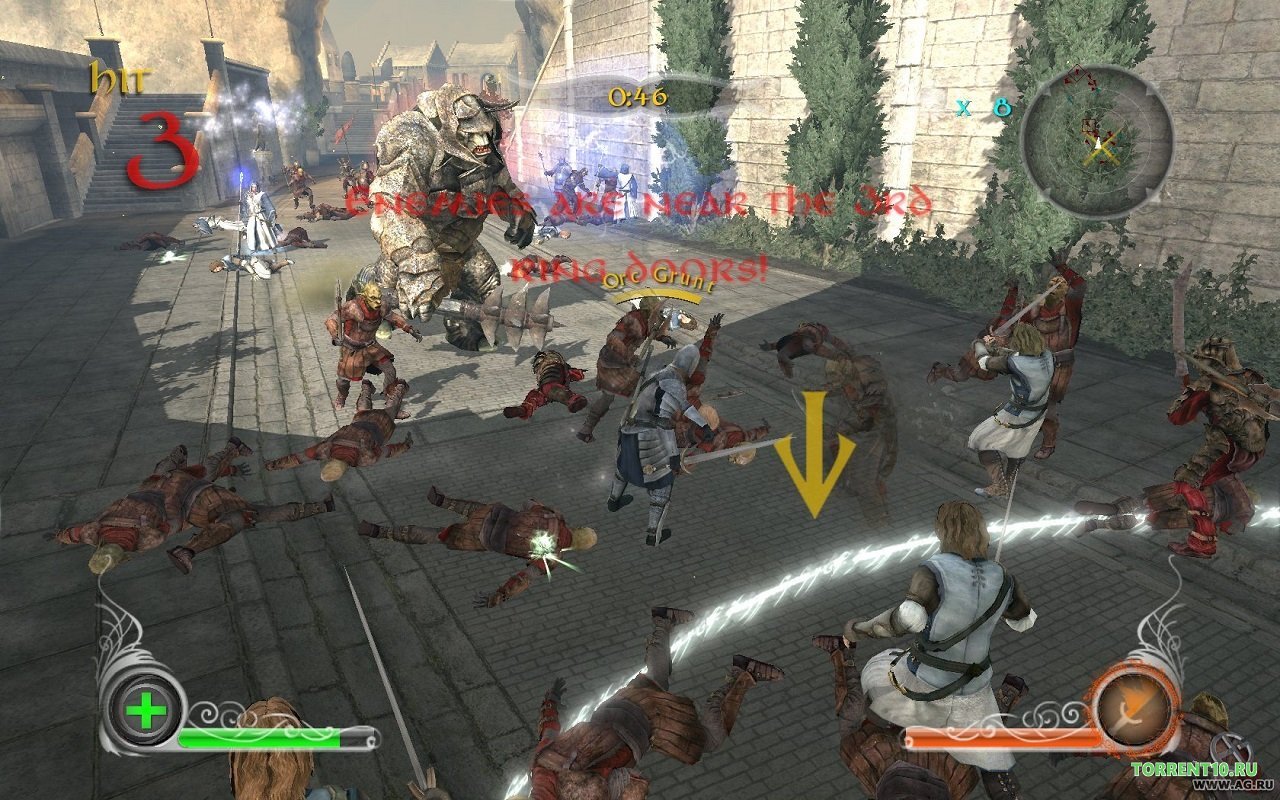Click the circular minimap

click(x=1097, y=141)
